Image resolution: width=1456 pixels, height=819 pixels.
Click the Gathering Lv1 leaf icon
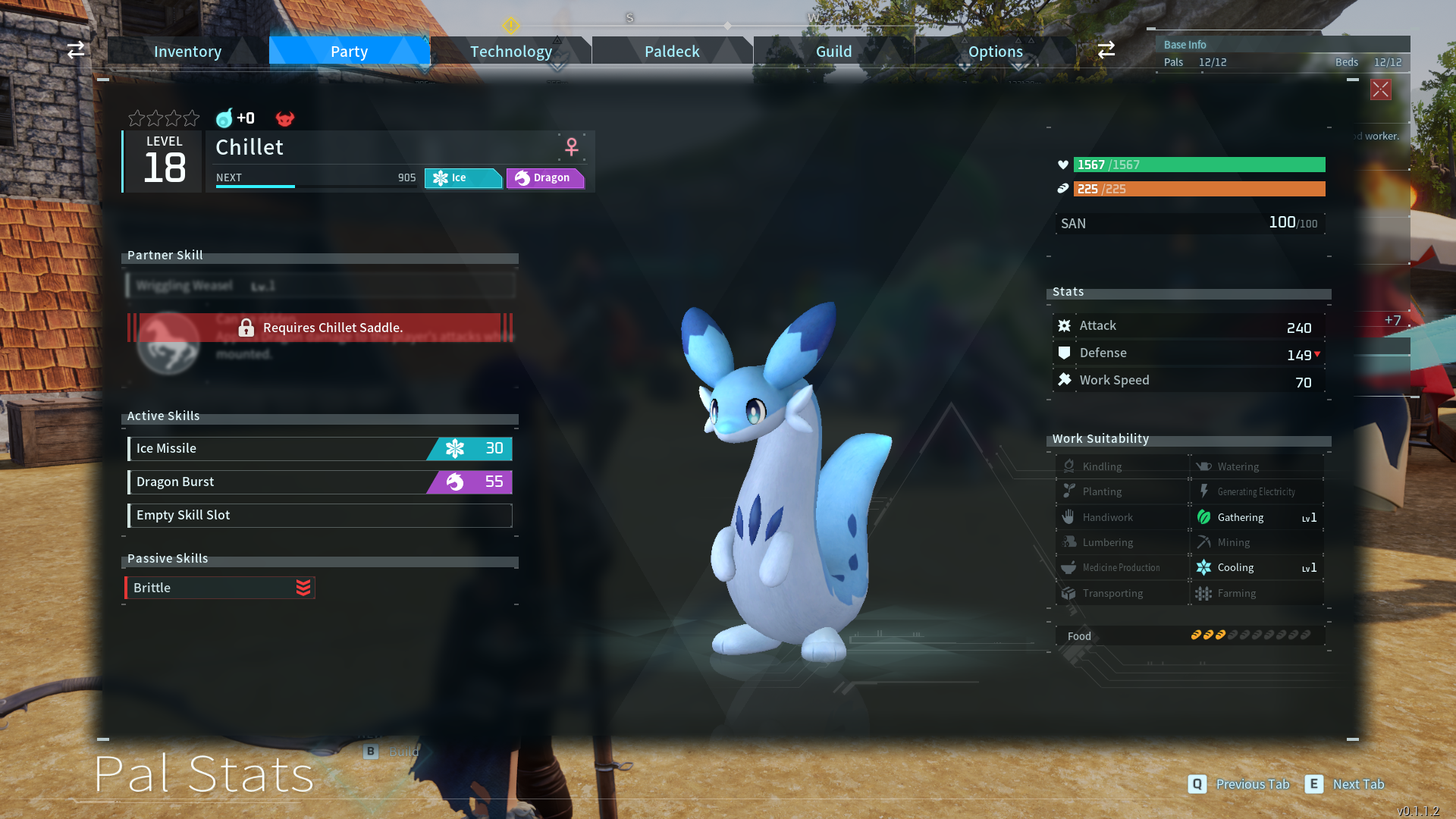coord(1205,516)
